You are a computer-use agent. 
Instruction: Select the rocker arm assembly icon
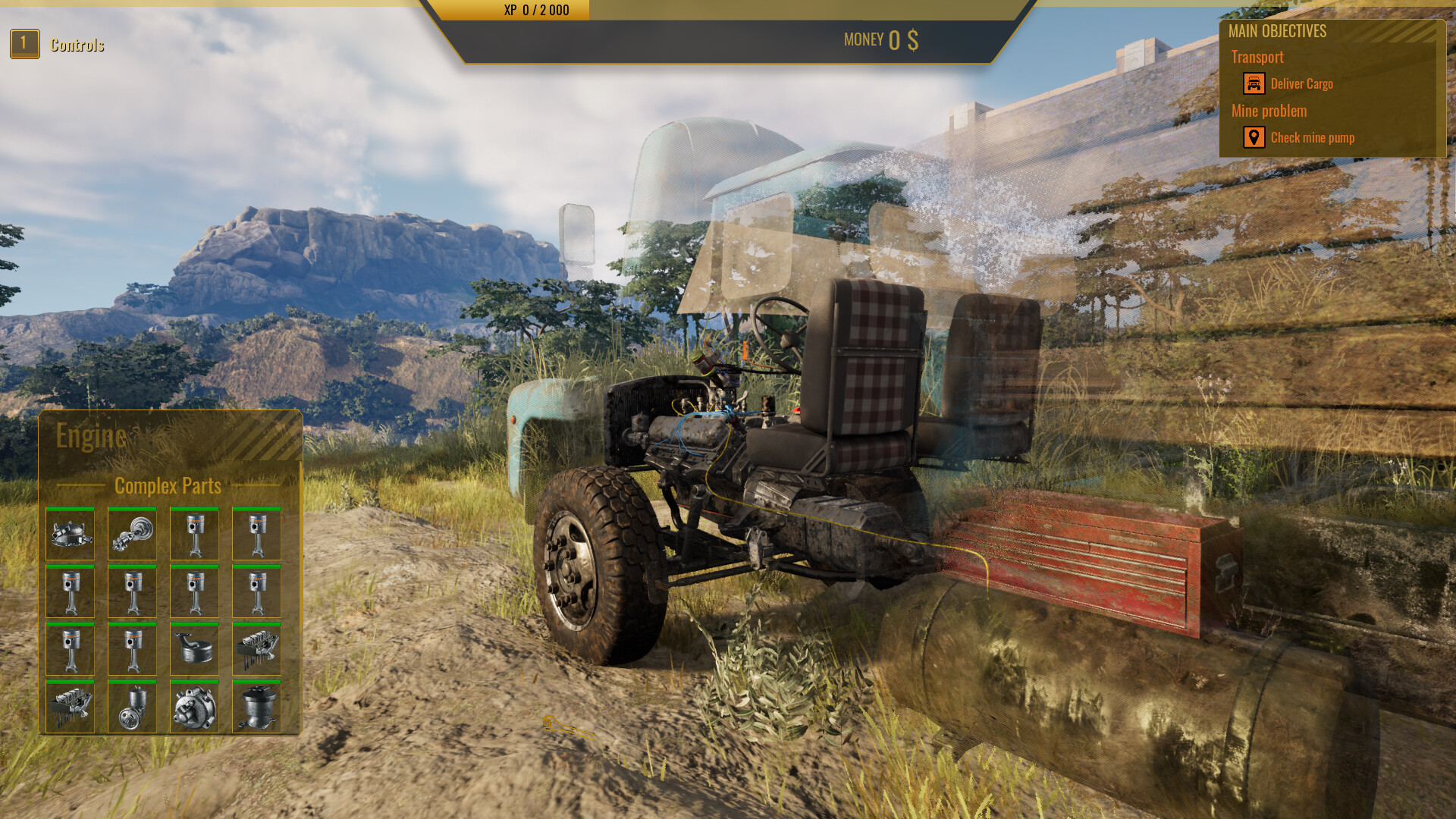click(x=256, y=649)
